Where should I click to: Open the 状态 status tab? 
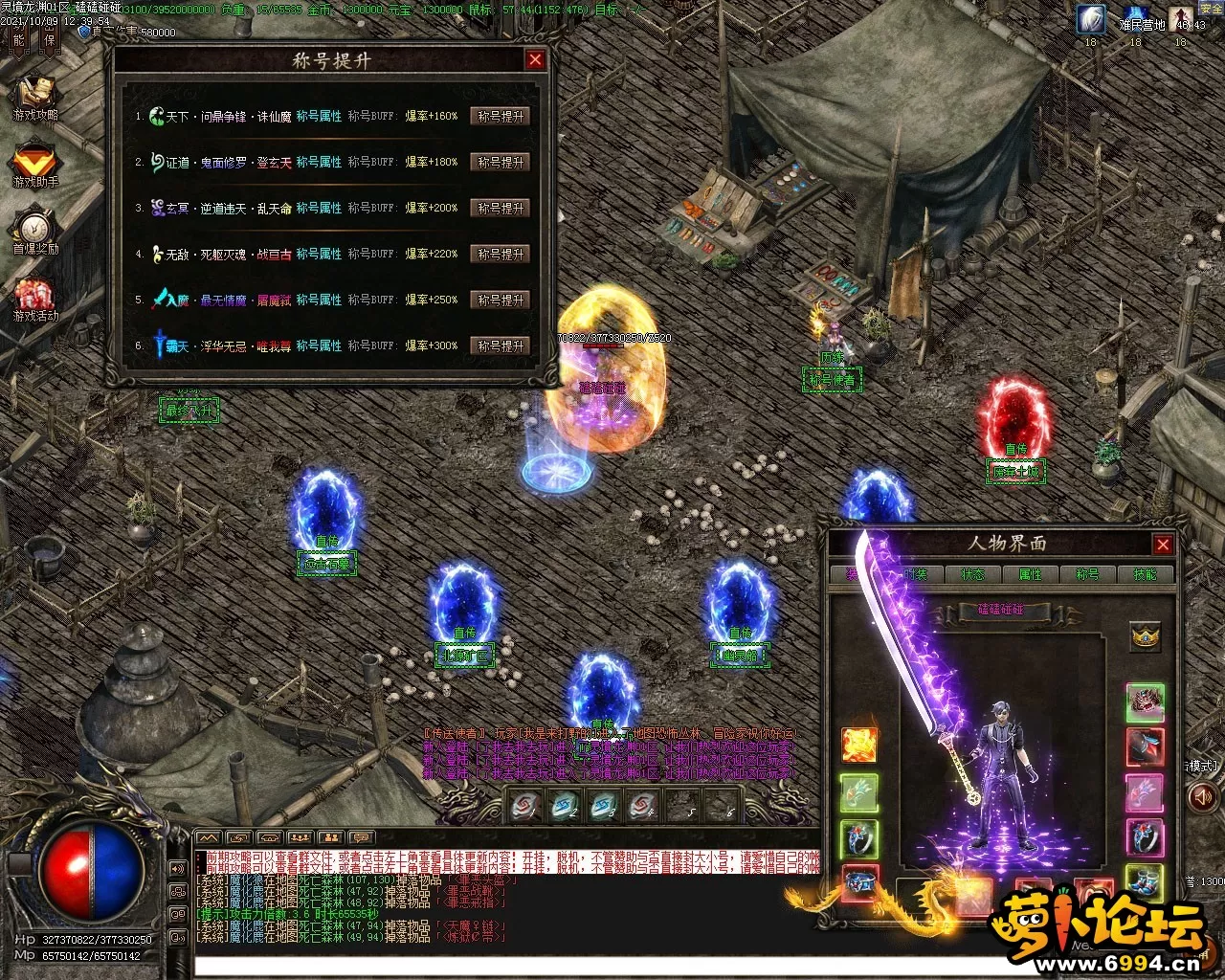point(972,574)
